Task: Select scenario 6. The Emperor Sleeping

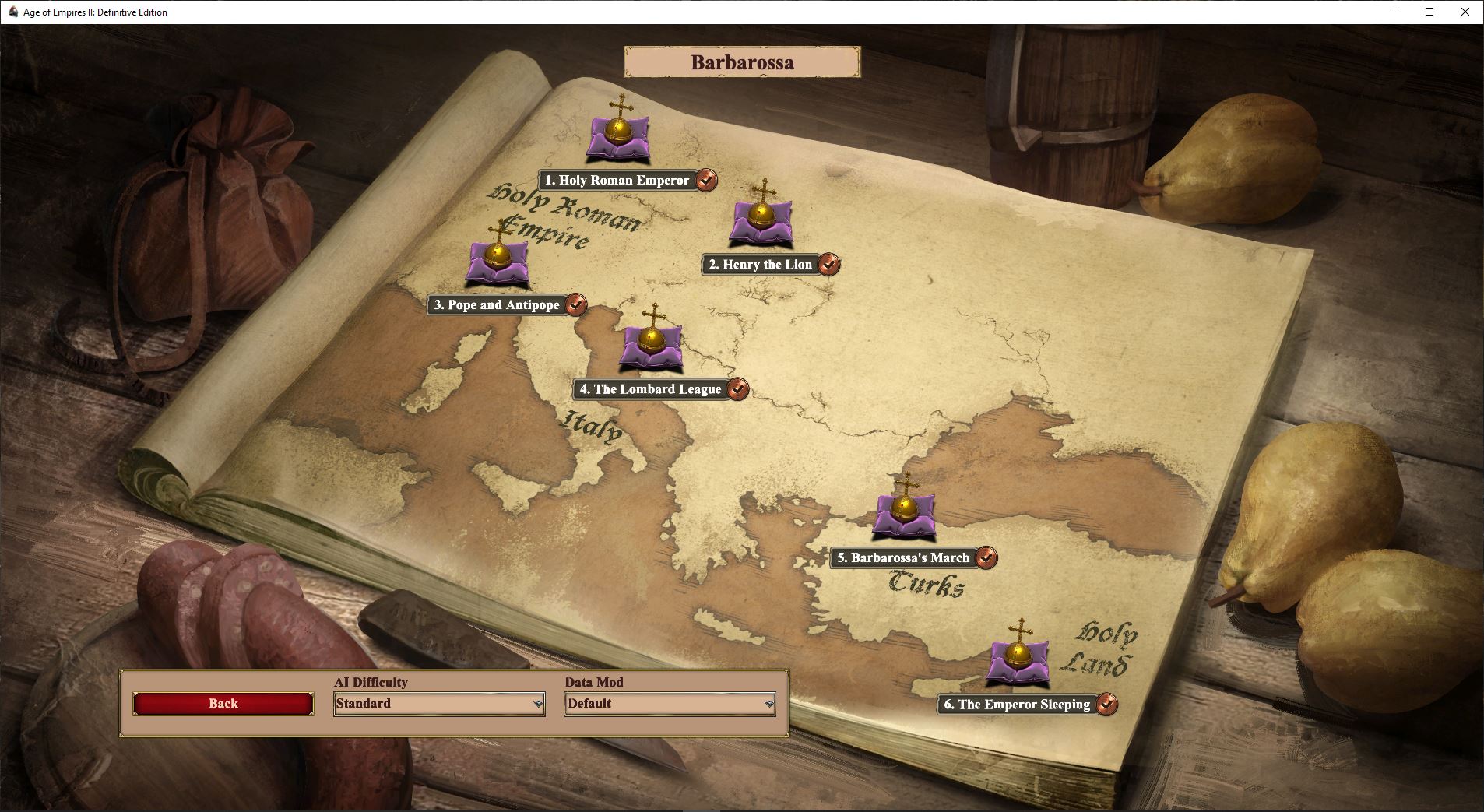Action: click(1017, 705)
